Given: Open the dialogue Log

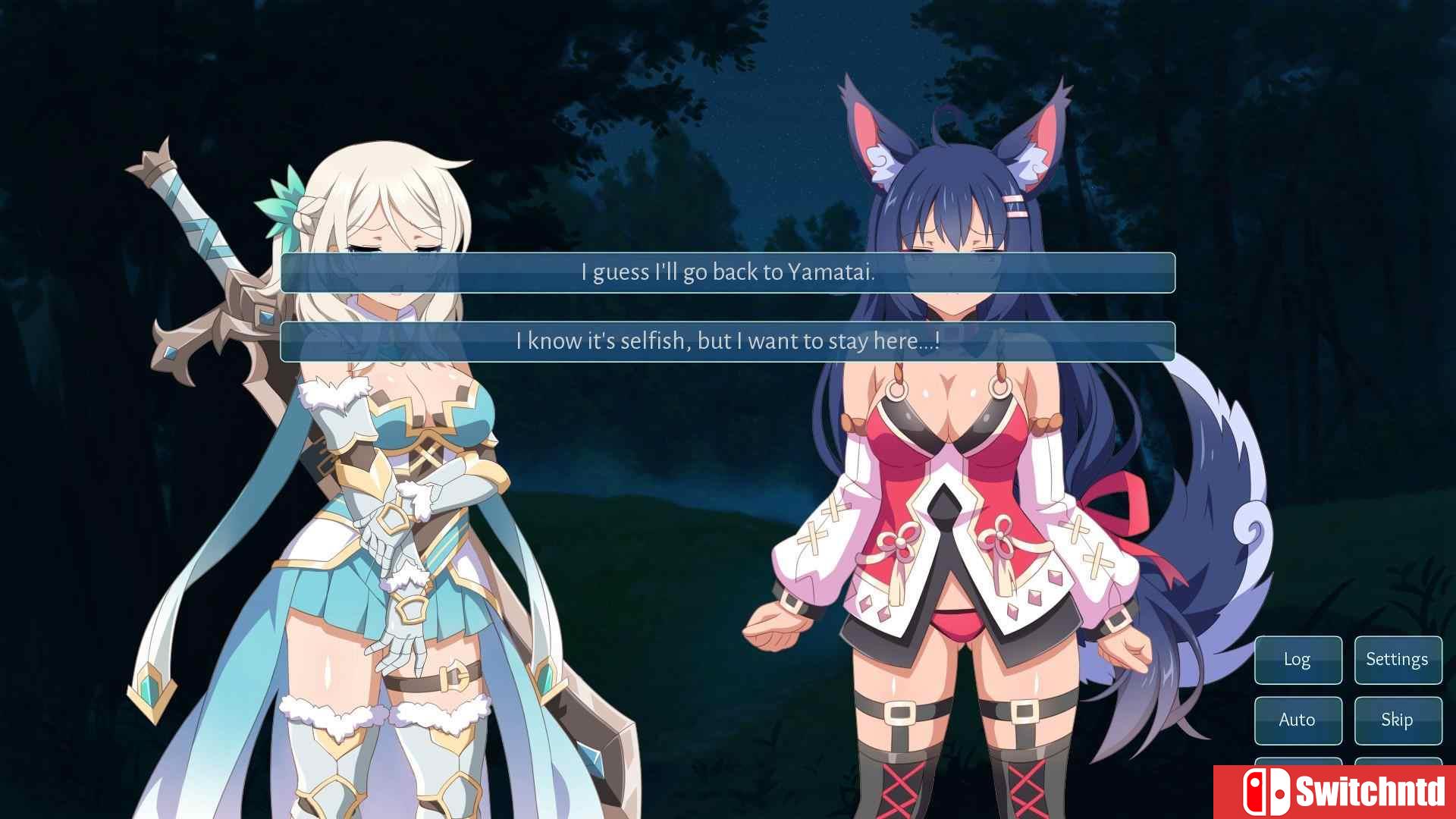Looking at the screenshot, I should [1298, 660].
